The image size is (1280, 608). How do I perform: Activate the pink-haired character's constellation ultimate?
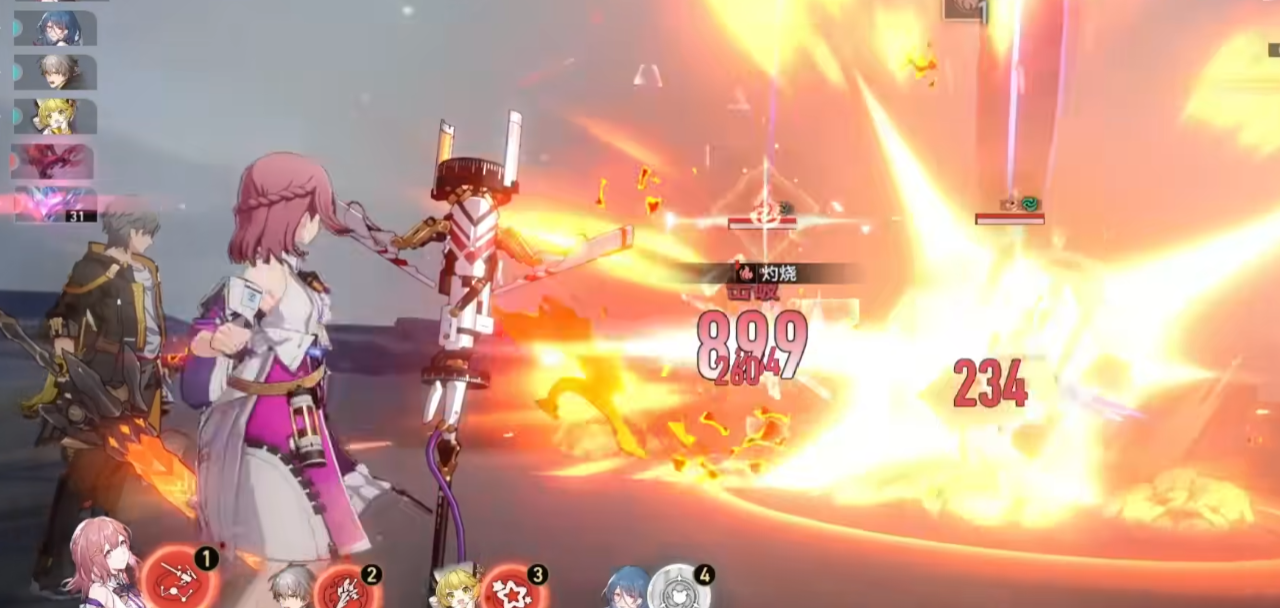tap(178, 580)
